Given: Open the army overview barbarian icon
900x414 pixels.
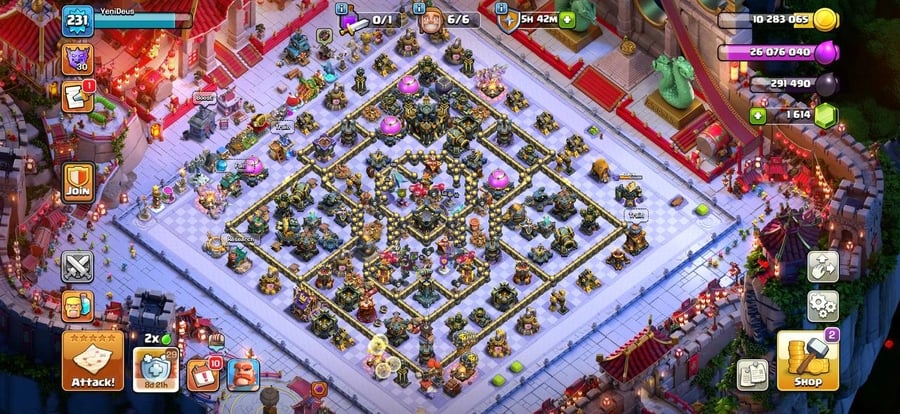Looking at the screenshot, I should [77, 305].
